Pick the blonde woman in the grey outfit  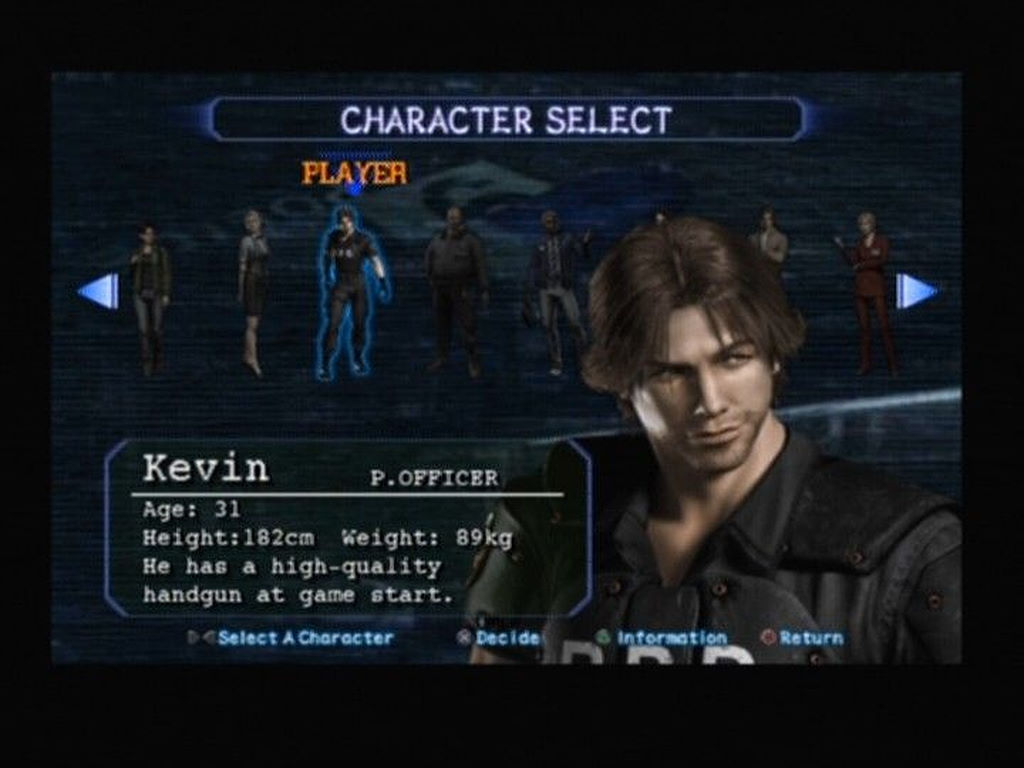coord(252,290)
